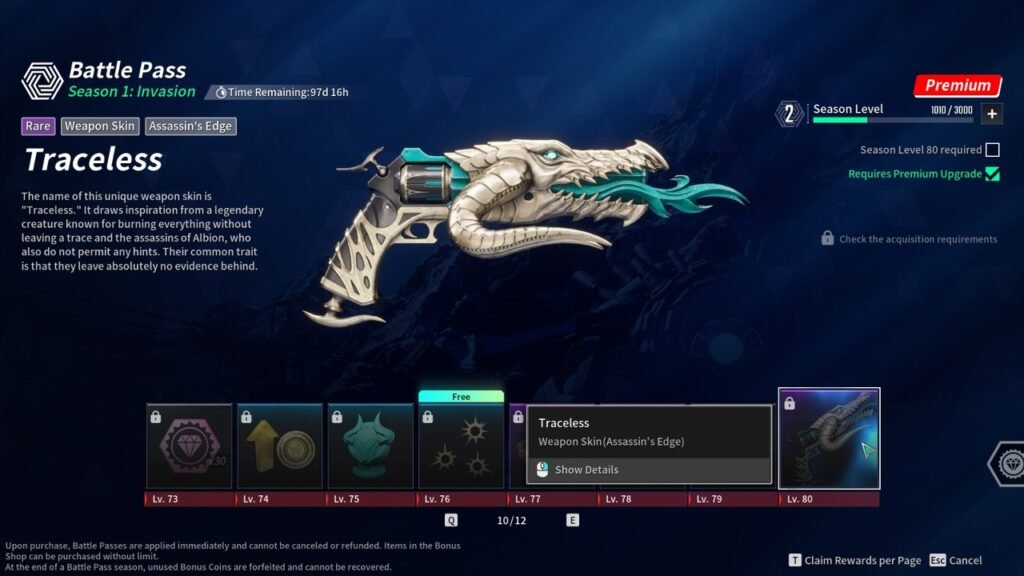1024x576 pixels.
Task: Select the Lv. 73 gem reward tile
Action: pyautogui.click(x=189, y=446)
